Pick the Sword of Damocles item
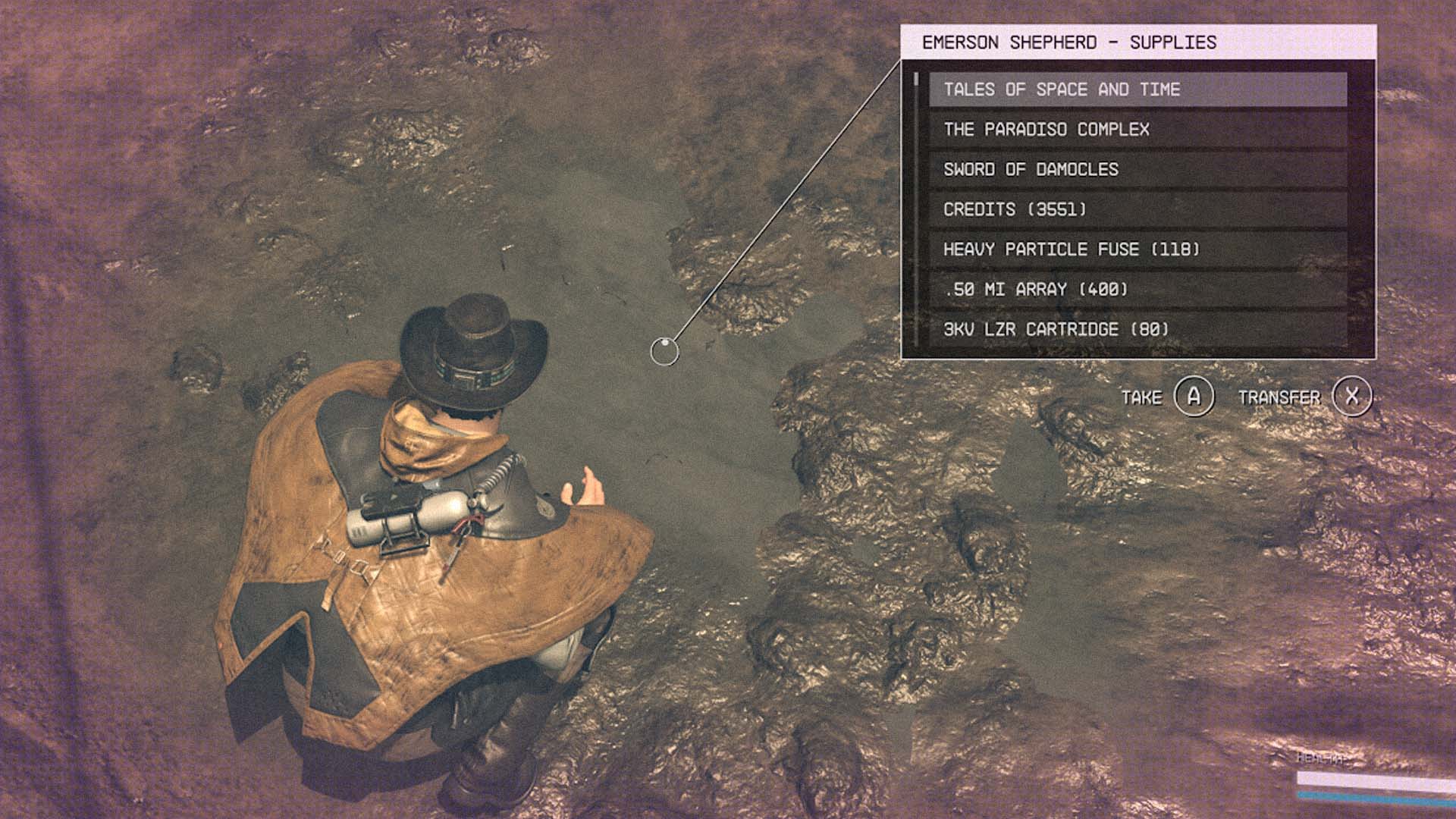 tap(1137, 170)
